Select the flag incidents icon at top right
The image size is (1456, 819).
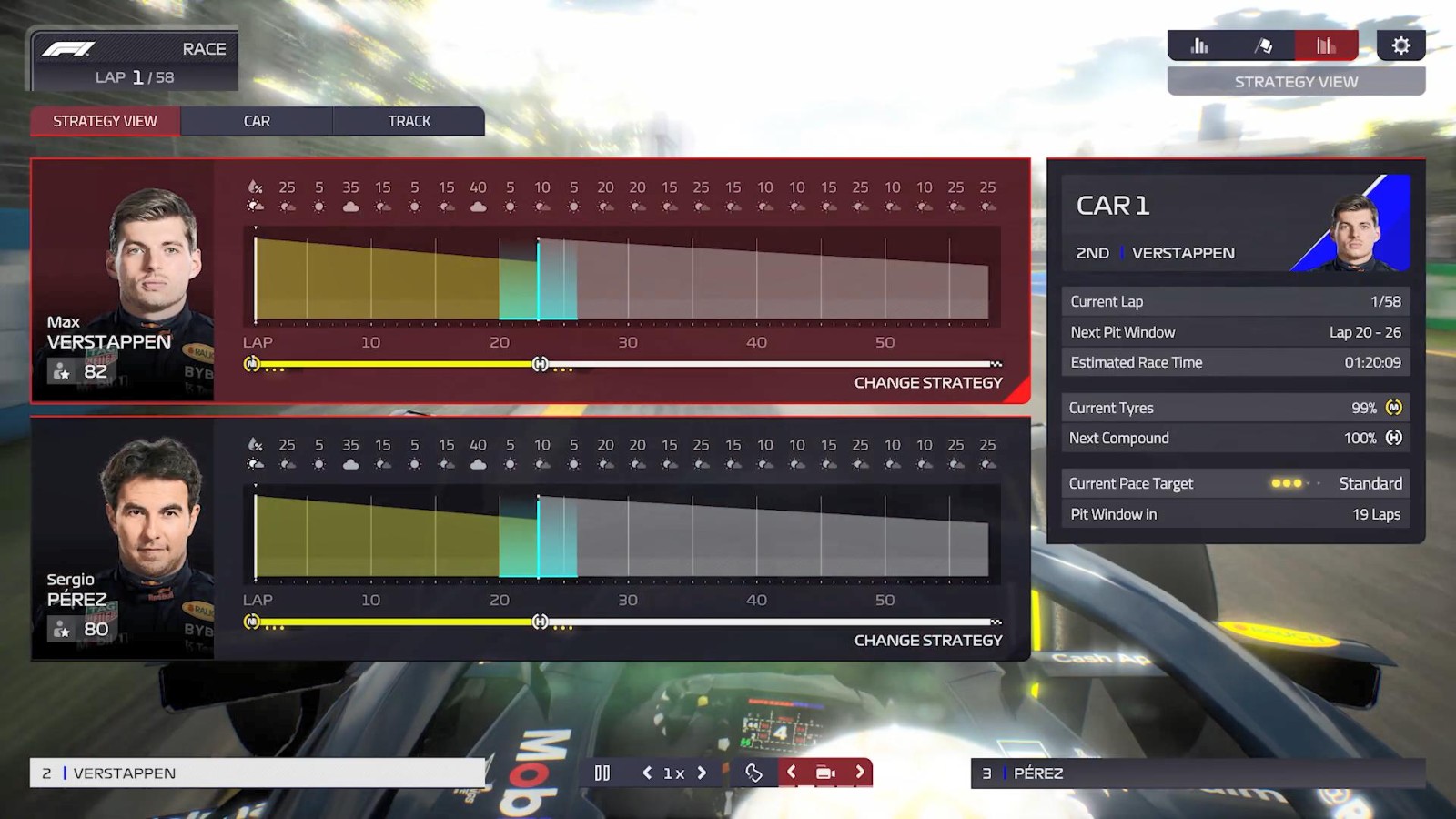pos(1264,45)
